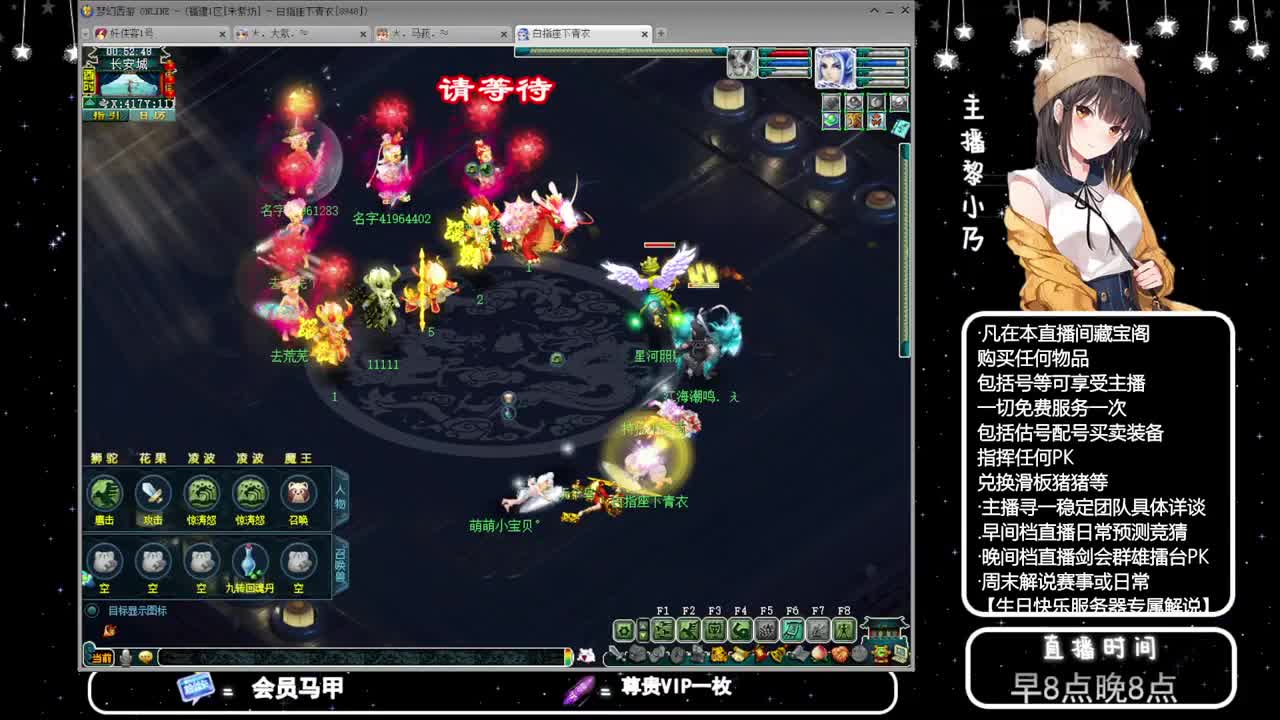Open the 日历 calendar button
The width and height of the screenshot is (1280, 720).
152,115
